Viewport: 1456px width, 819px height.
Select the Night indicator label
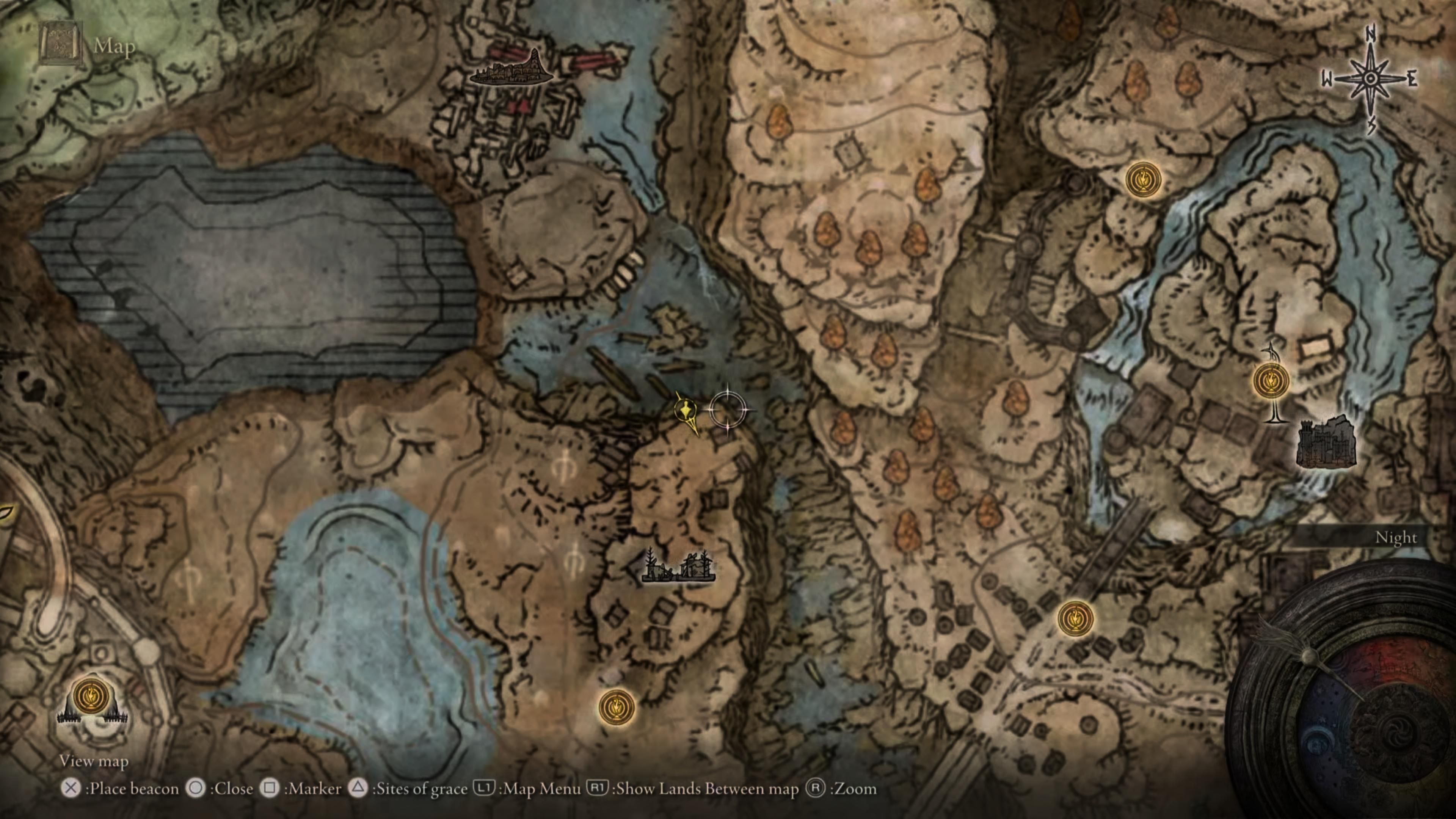pos(1396,538)
